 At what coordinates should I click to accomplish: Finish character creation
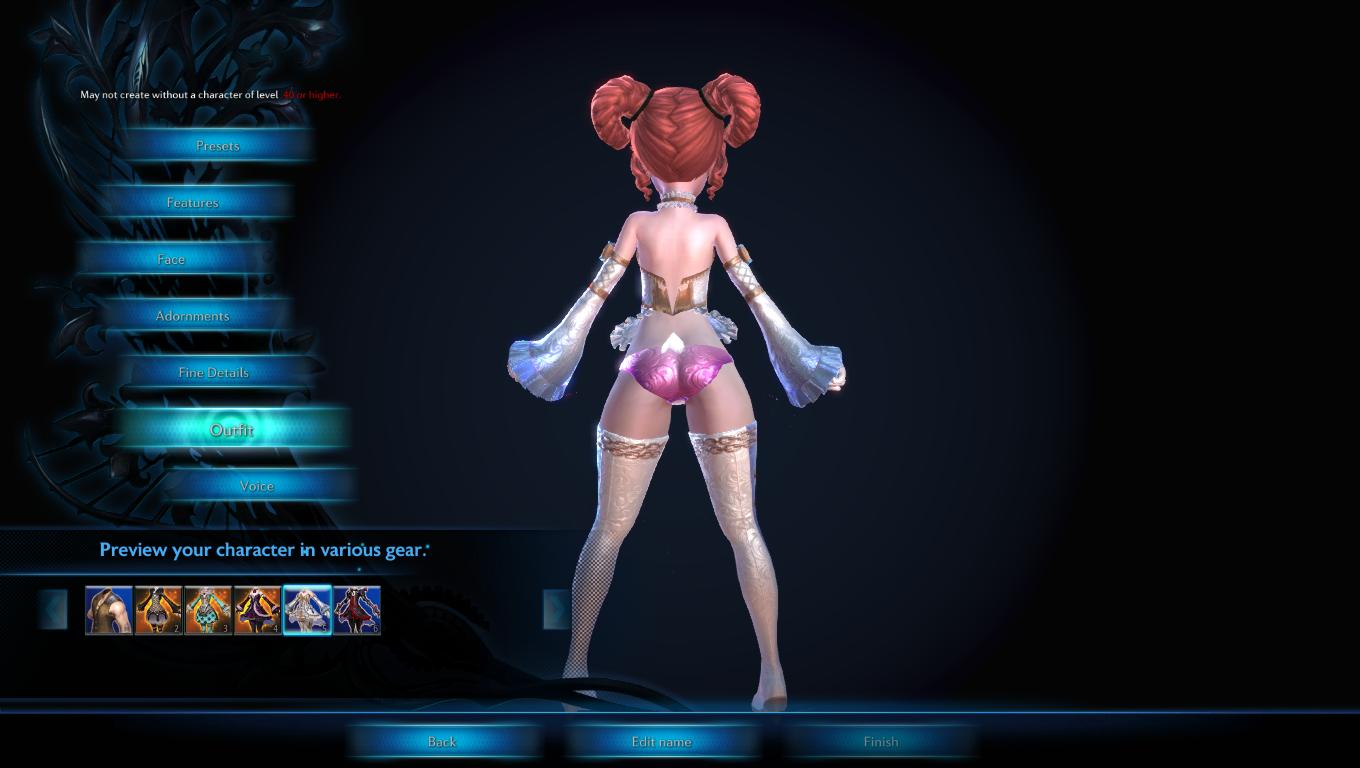pos(881,742)
